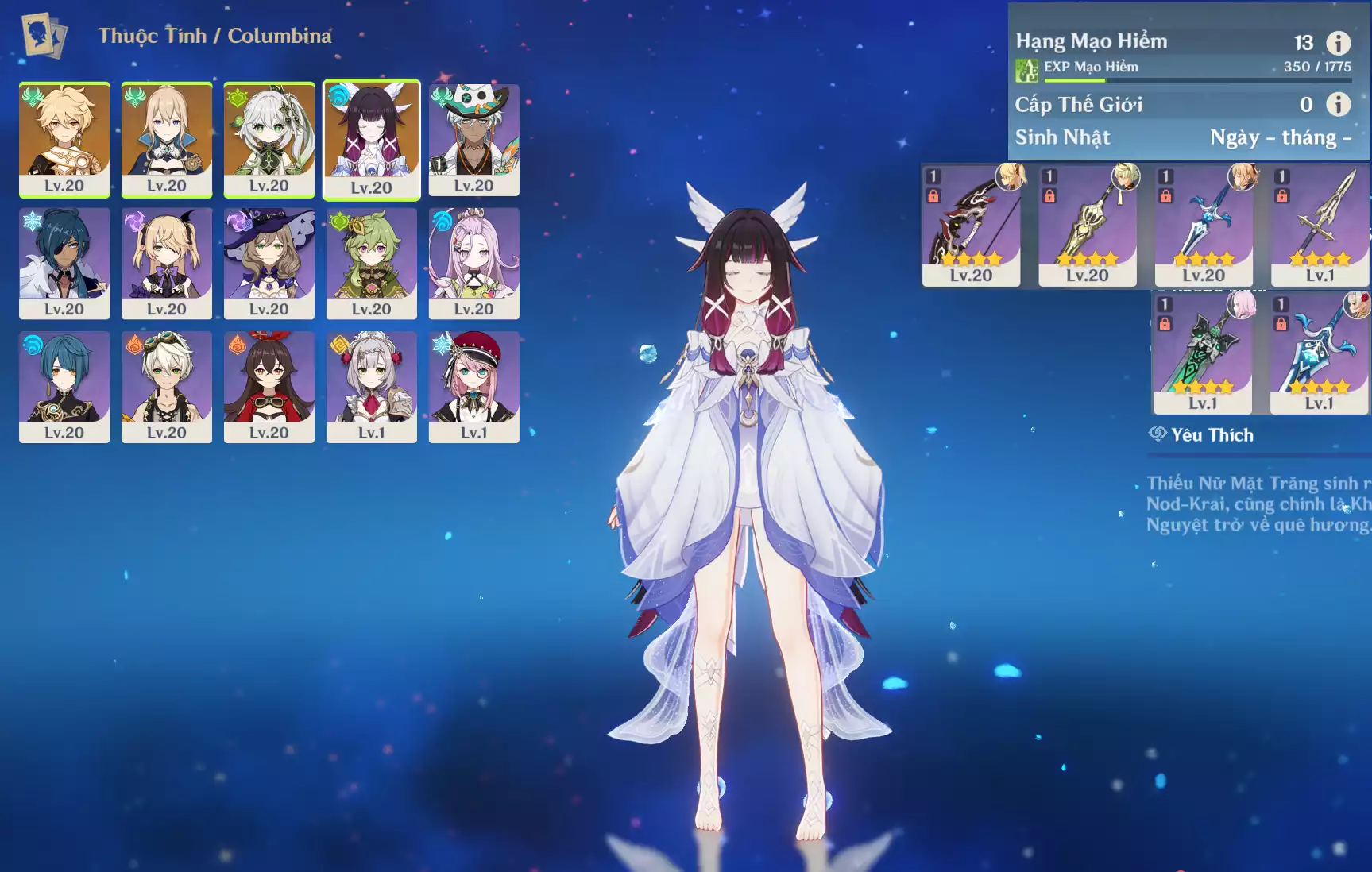Open the info icon beside Hạng Mạo Hiểm

point(1338,43)
